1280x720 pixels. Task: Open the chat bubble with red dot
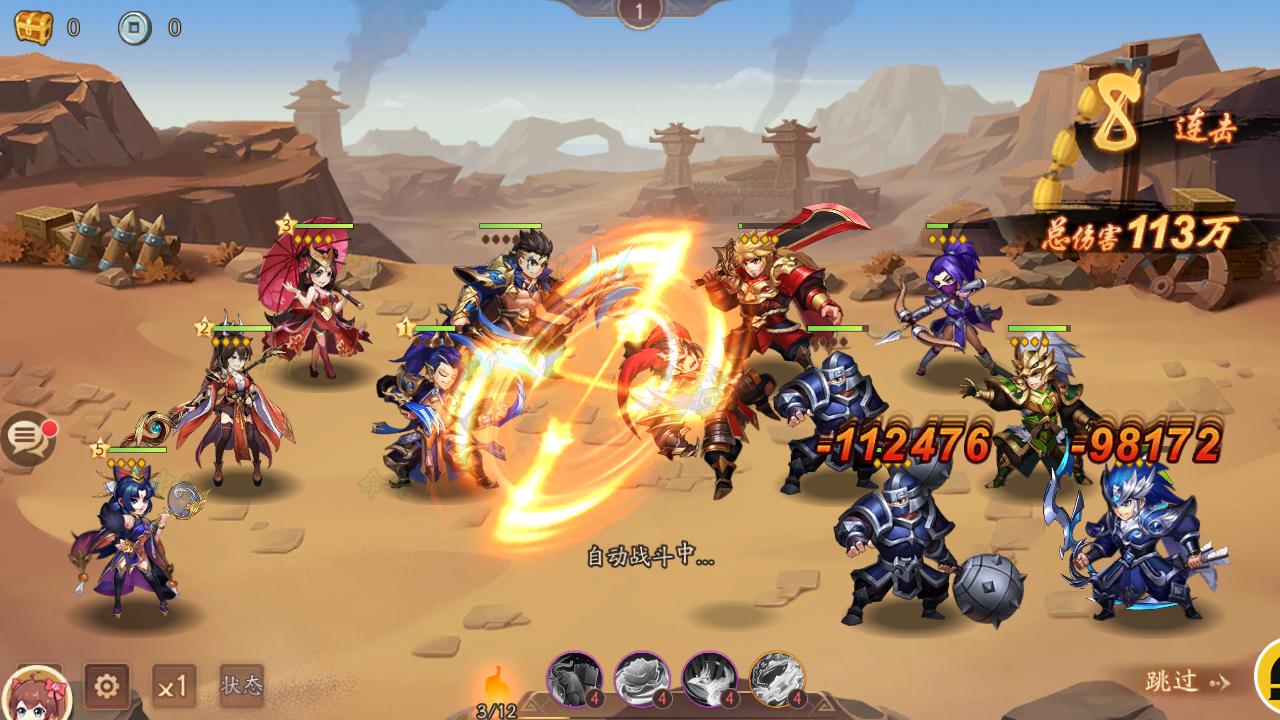28,439
